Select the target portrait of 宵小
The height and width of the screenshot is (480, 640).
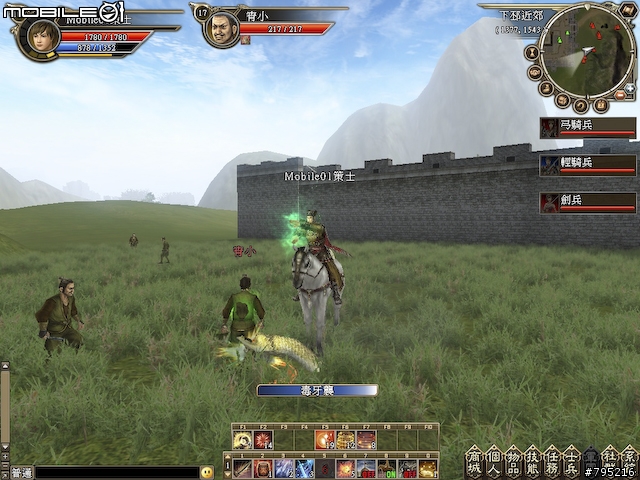pyautogui.click(x=221, y=29)
